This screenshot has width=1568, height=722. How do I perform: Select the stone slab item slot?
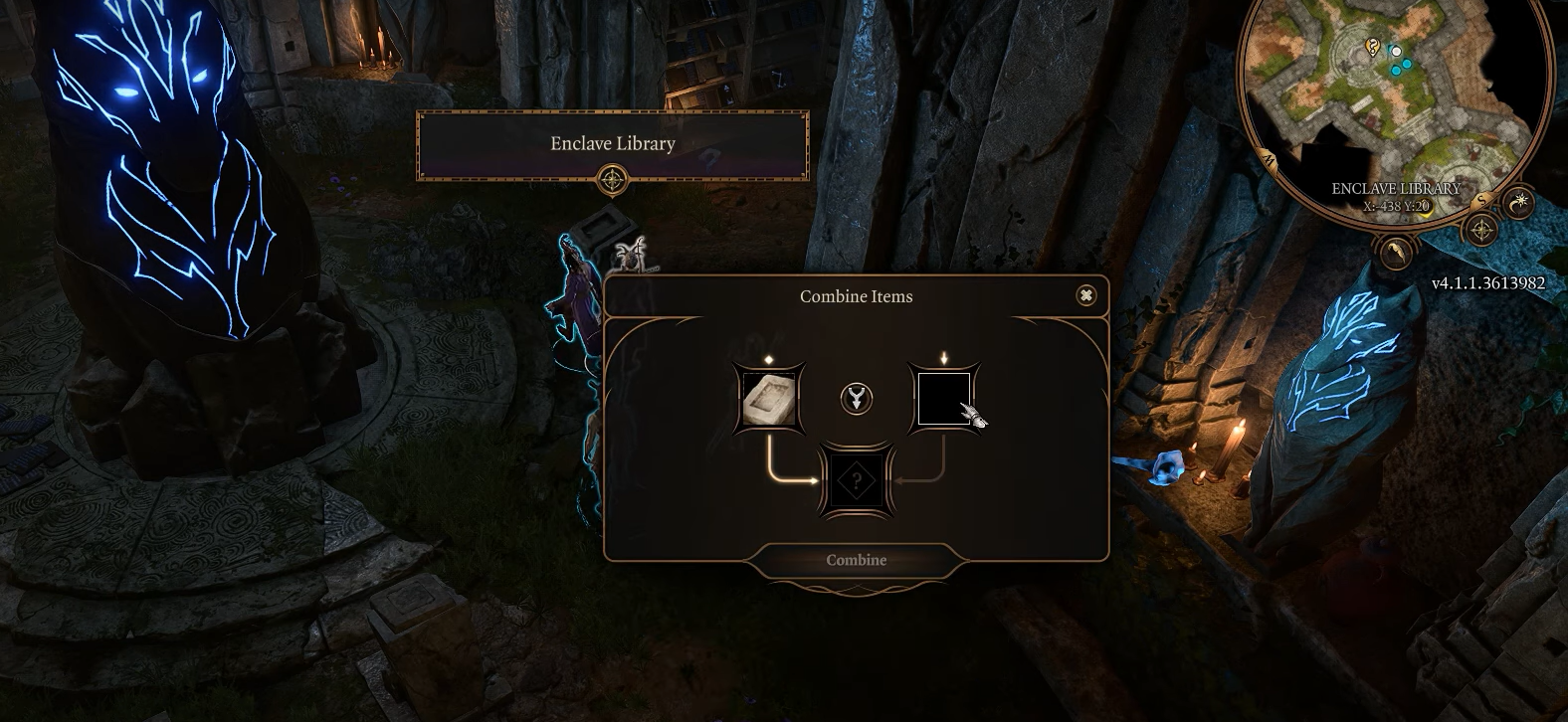pos(769,400)
